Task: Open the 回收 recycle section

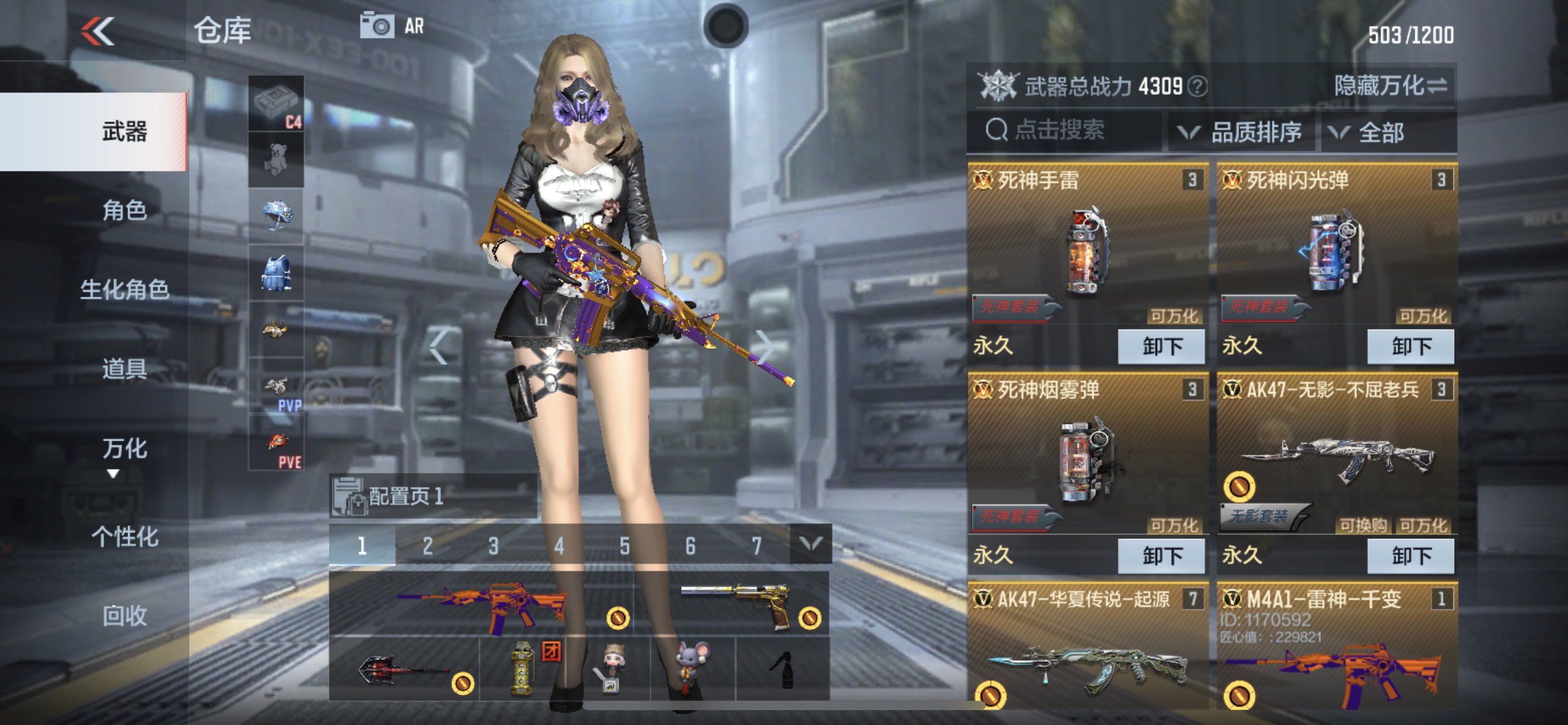Action: tap(124, 616)
